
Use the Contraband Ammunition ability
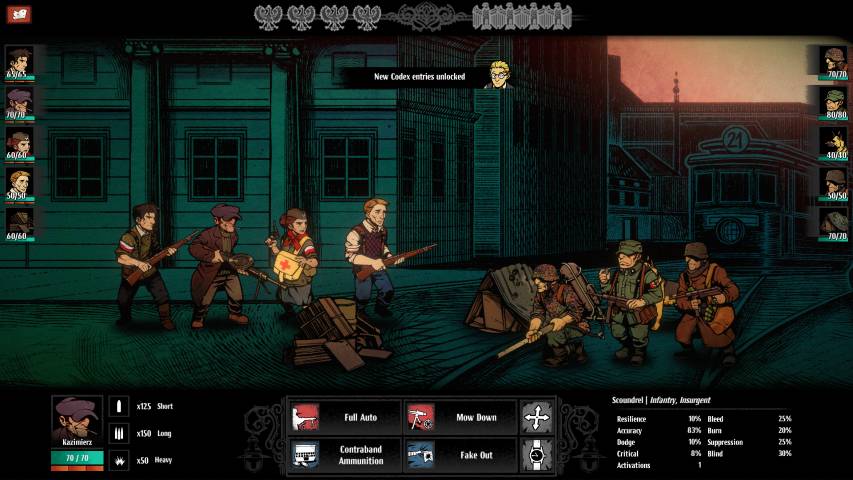344,455
